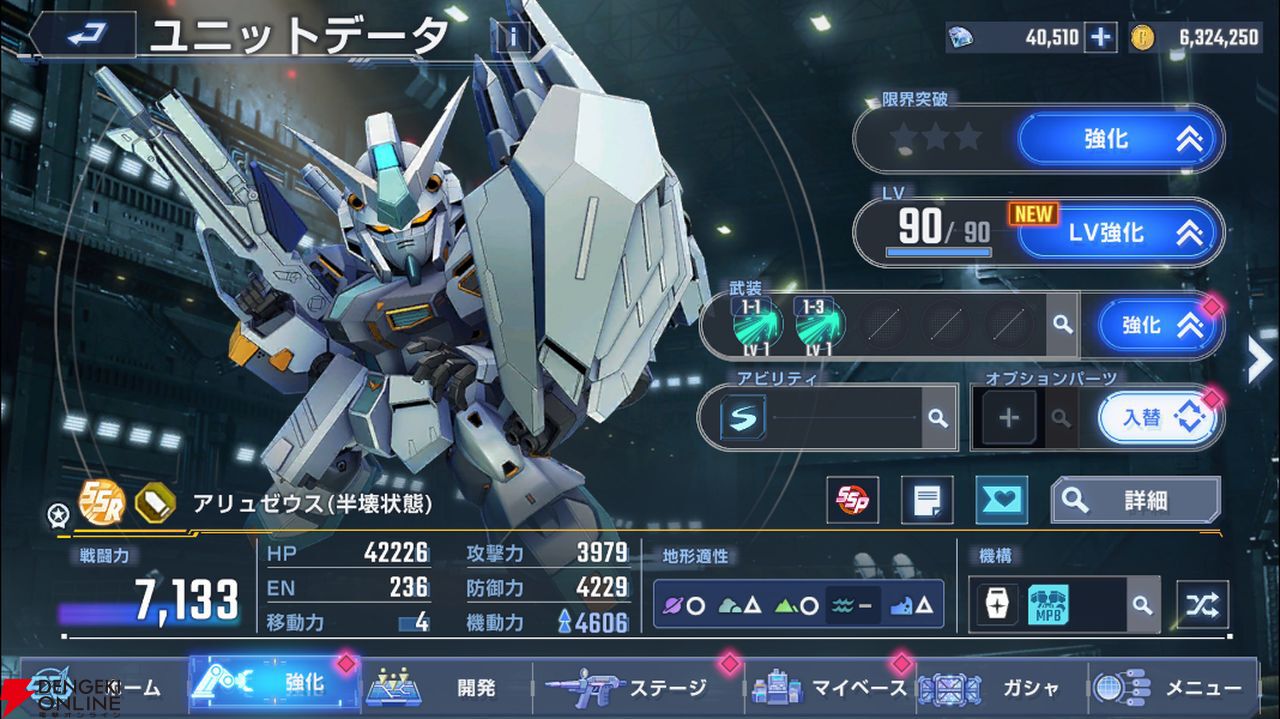
Task: View the ability (アビリティ) slot details
Action: click(x=937, y=418)
